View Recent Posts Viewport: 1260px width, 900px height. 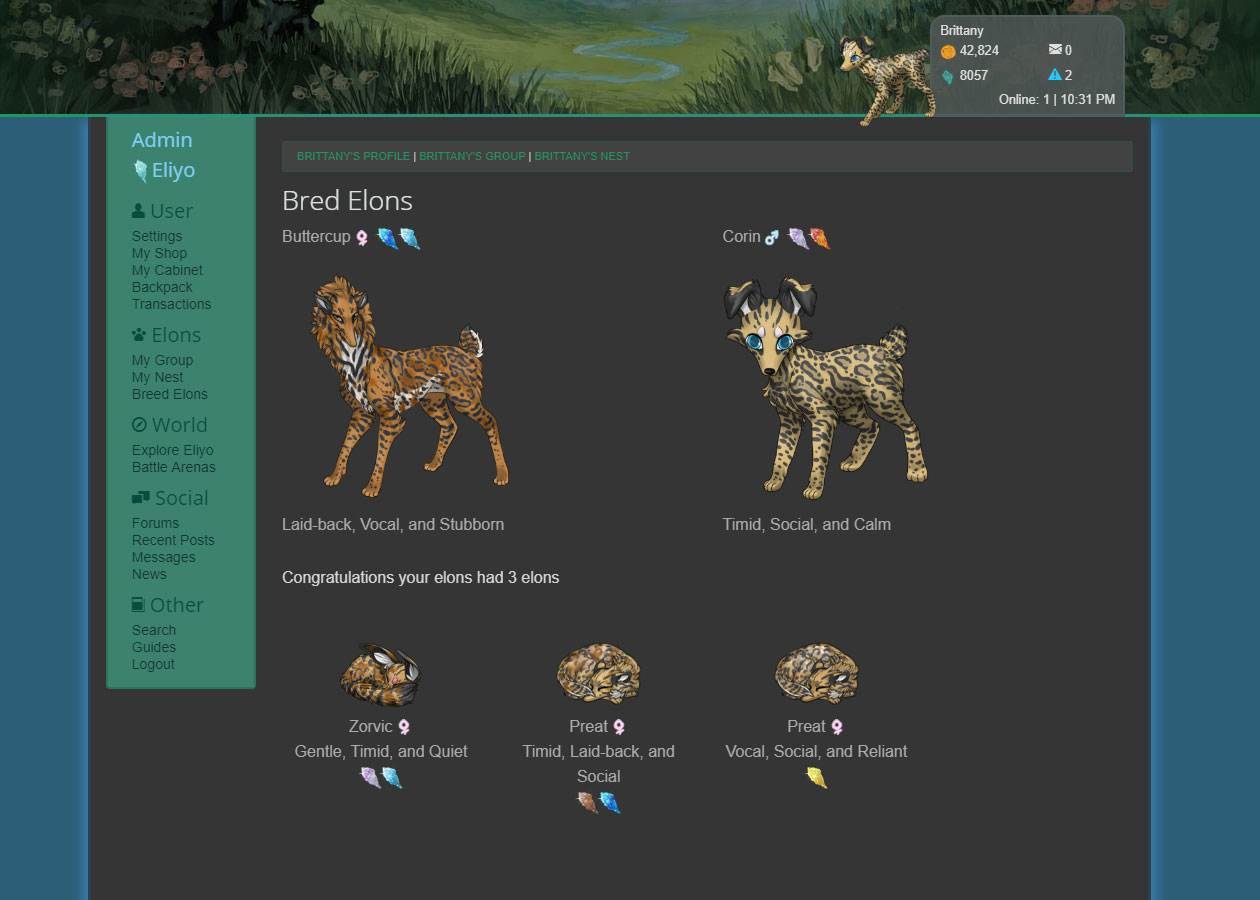click(x=173, y=540)
